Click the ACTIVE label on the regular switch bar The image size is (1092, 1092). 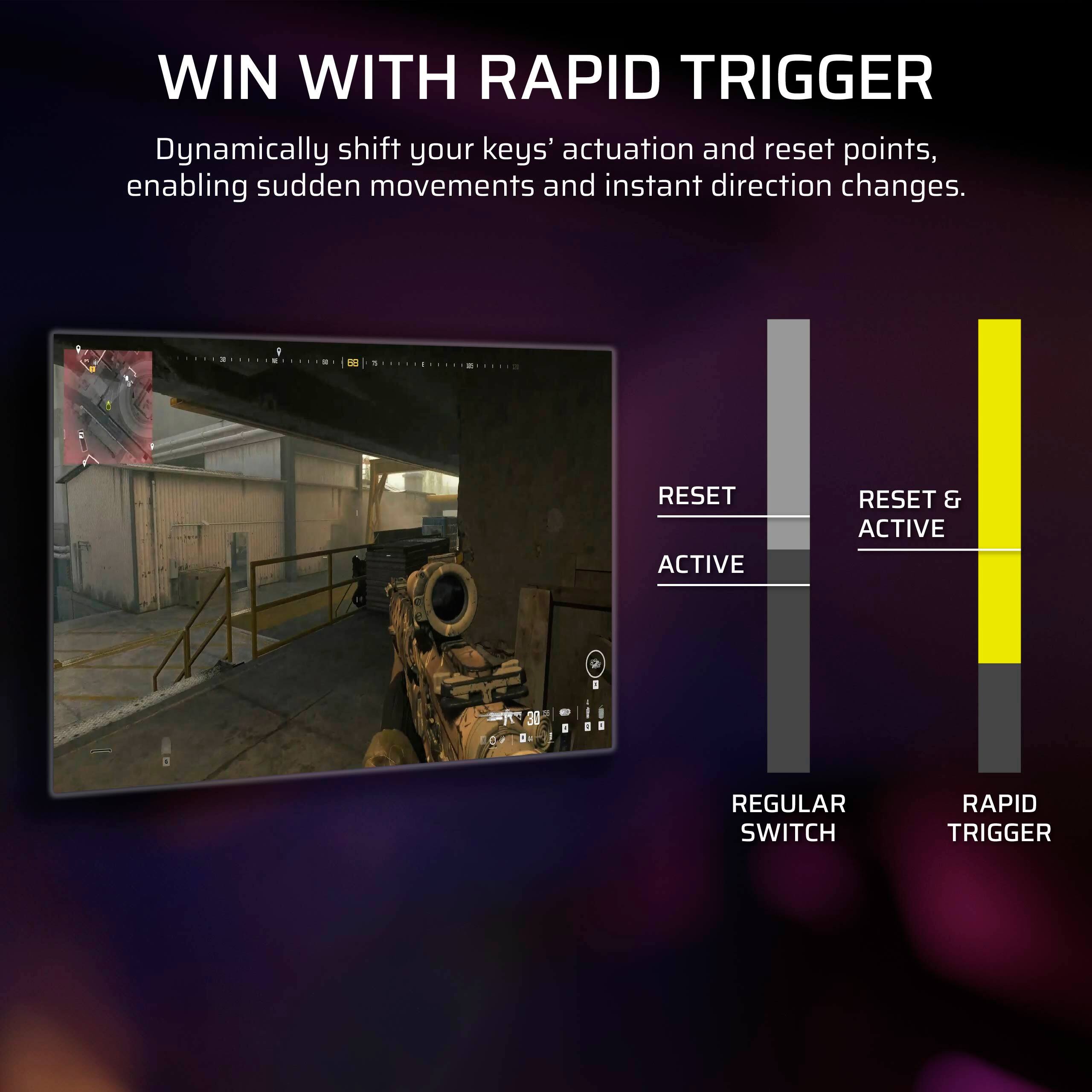tap(700, 564)
